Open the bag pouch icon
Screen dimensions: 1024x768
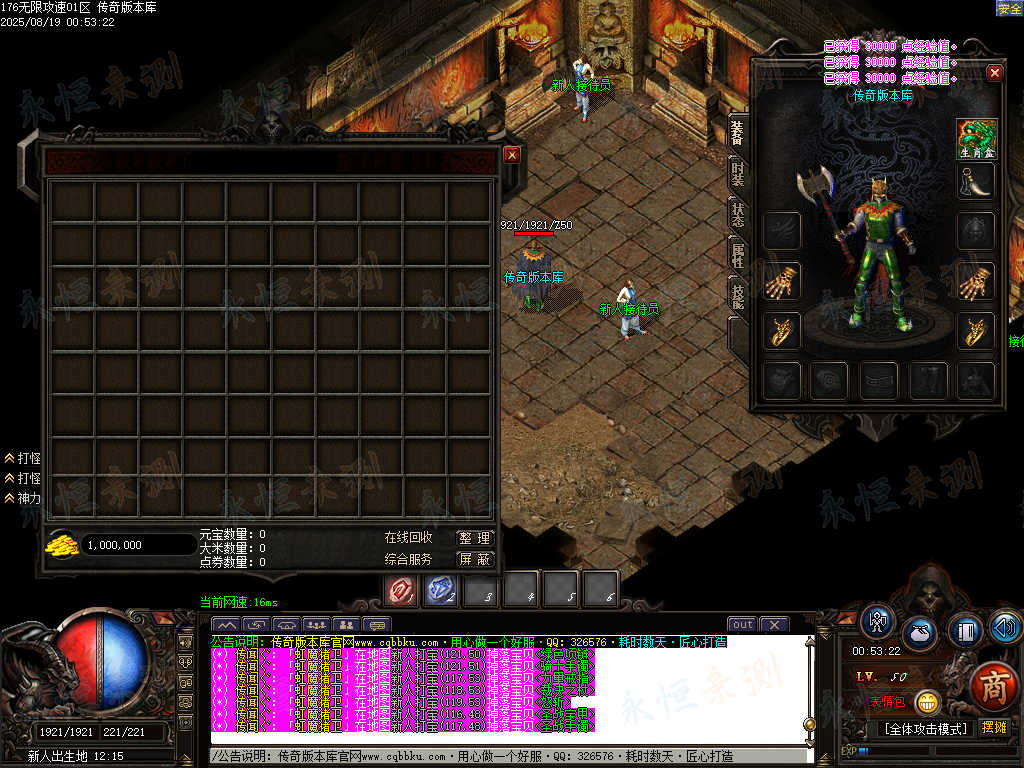point(919,634)
